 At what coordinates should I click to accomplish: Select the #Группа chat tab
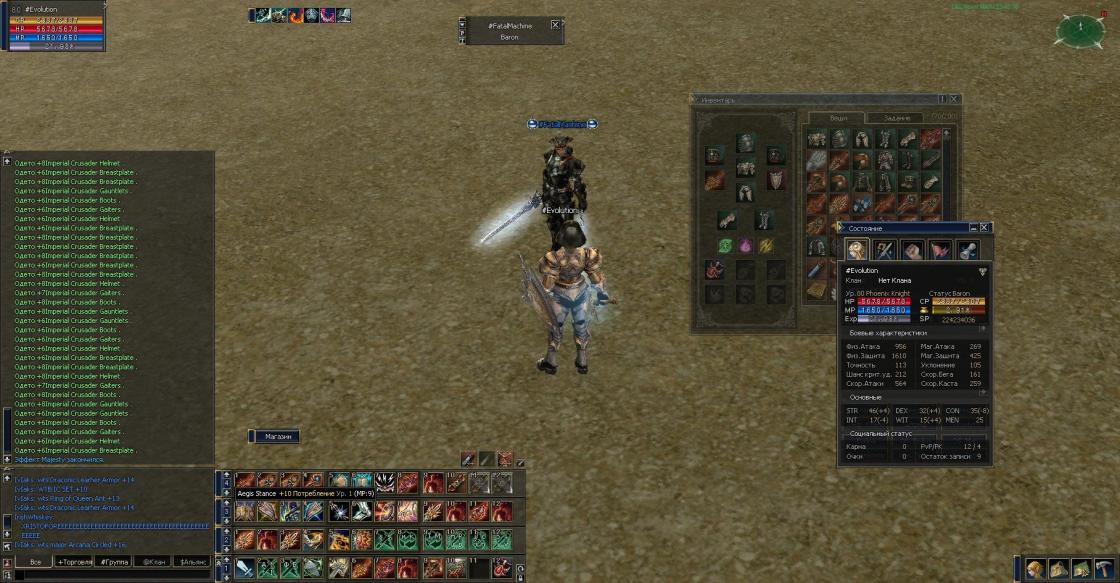point(115,562)
